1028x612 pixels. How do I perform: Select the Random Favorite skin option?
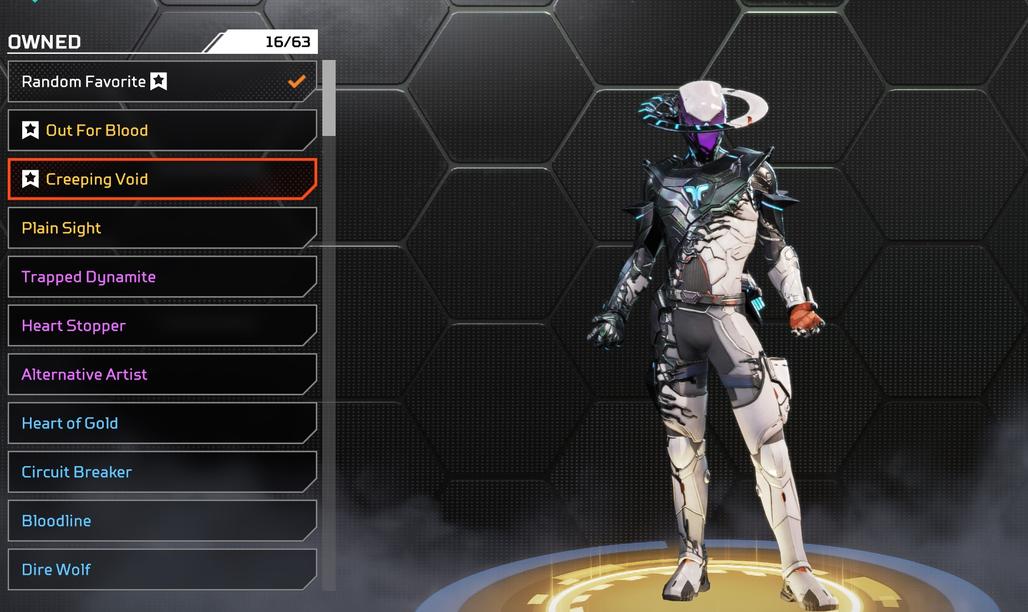(162, 82)
